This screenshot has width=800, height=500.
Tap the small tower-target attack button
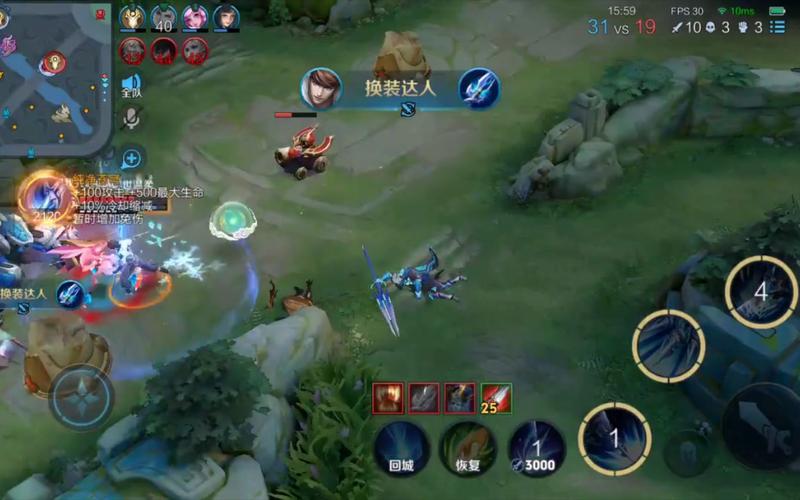coord(688,452)
